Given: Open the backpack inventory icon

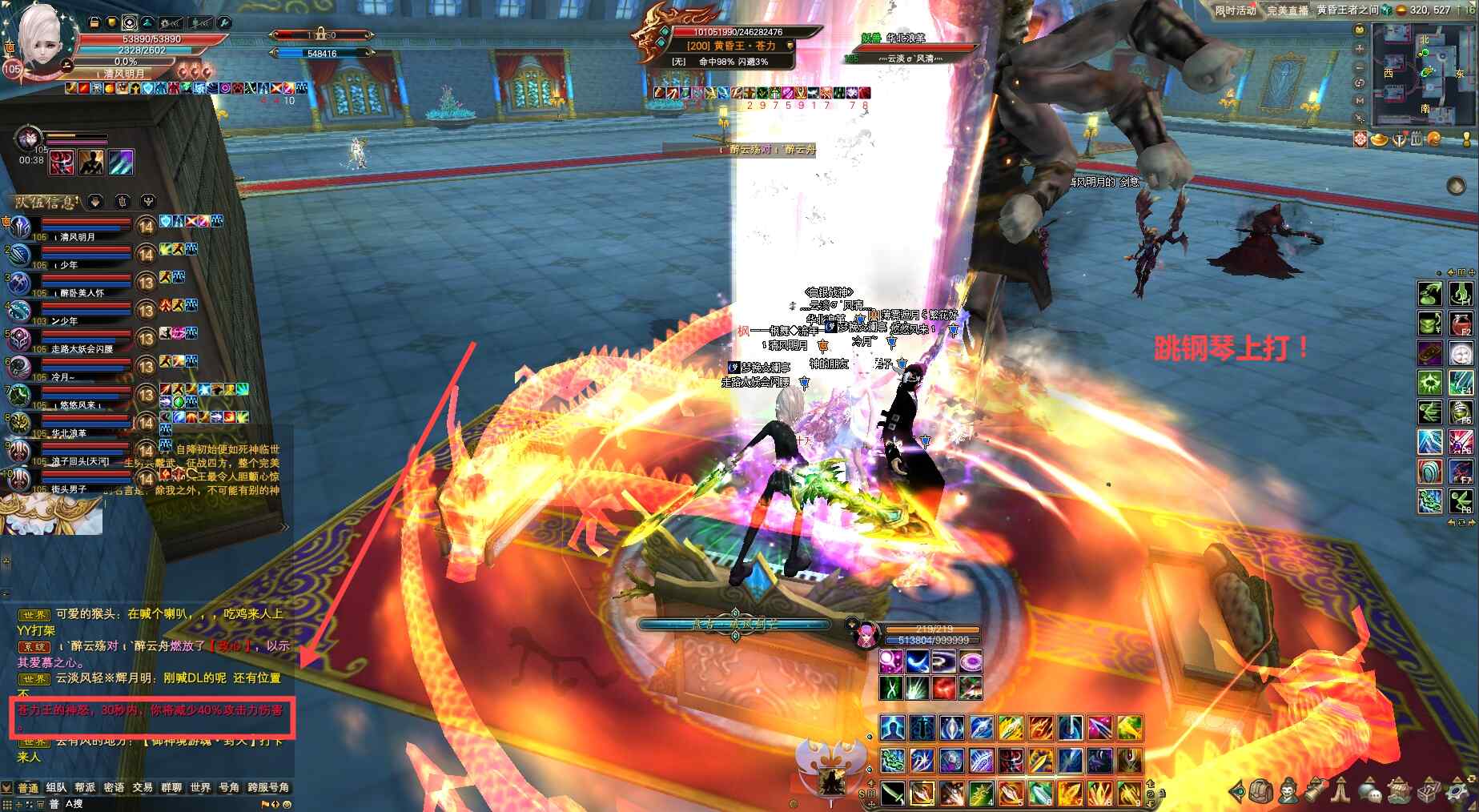Looking at the screenshot, I should (x=1261, y=791).
